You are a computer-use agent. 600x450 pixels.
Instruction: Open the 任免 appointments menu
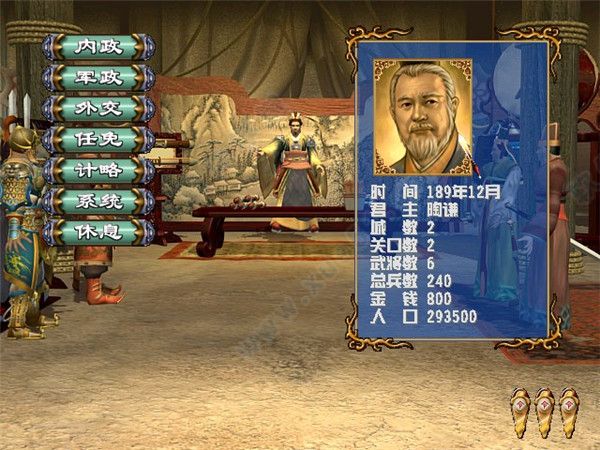pyautogui.click(x=98, y=139)
